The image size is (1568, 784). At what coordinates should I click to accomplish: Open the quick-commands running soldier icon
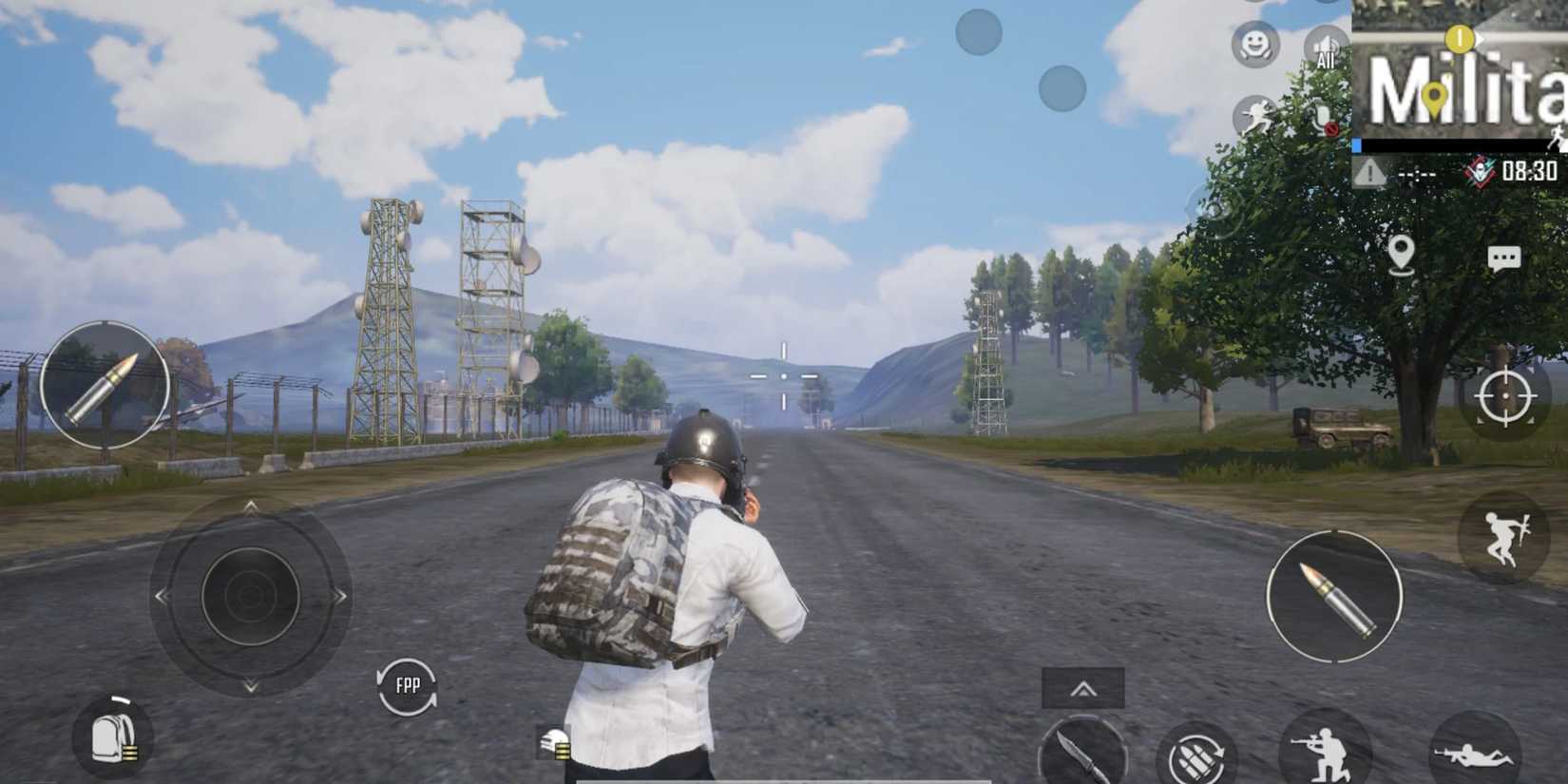[x=1255, y=114]
